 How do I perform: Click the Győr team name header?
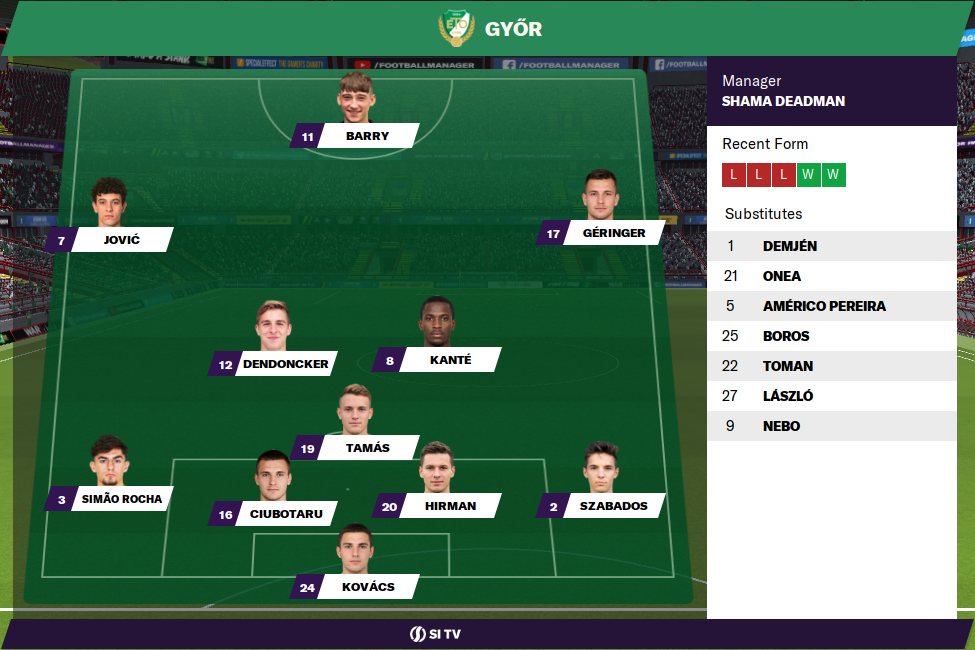pos(512,29)
